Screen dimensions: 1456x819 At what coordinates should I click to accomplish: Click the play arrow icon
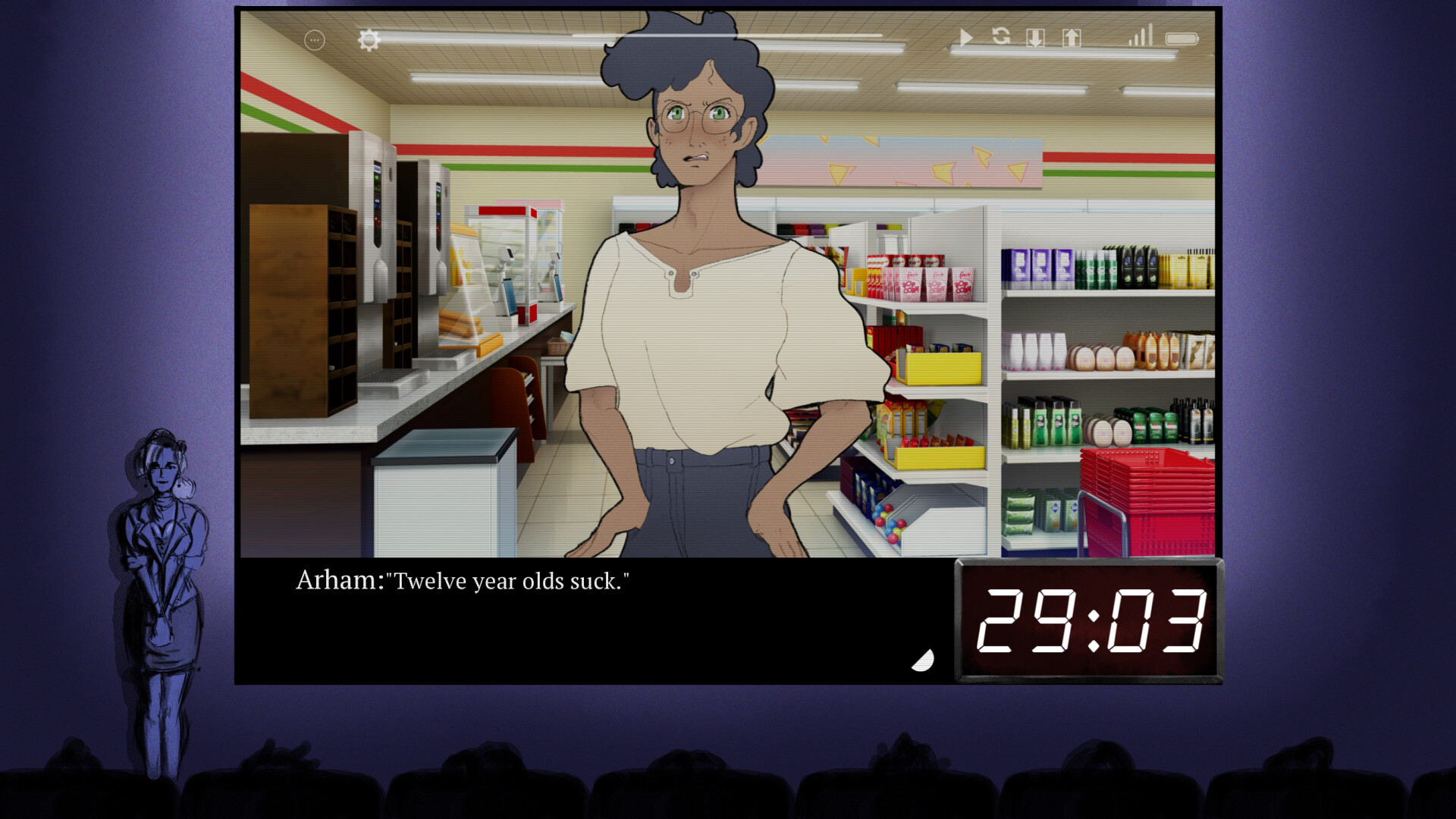pyautogui.click(x=966, y=38)
